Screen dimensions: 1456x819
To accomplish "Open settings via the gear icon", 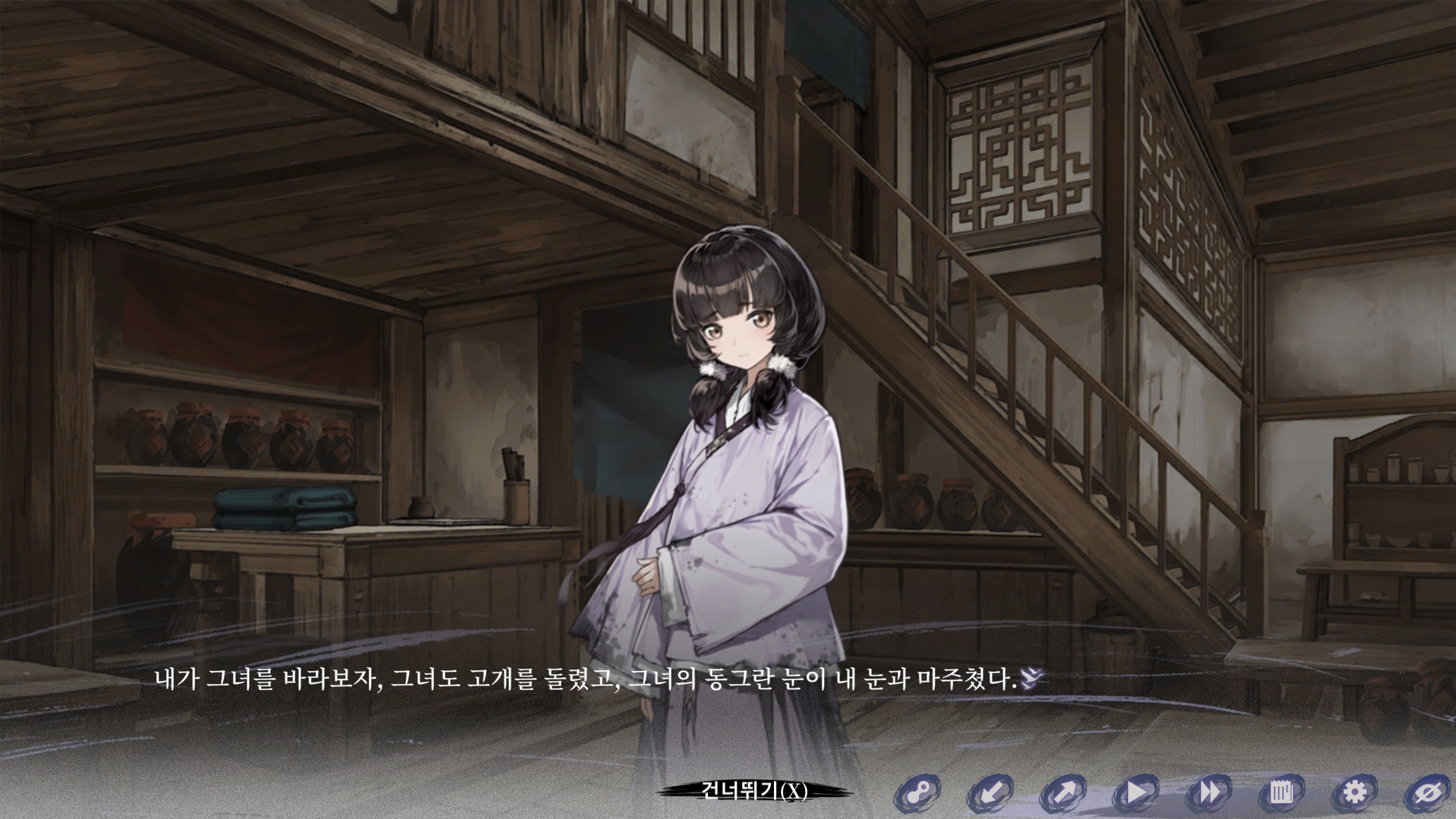I will coord(1354,793).
